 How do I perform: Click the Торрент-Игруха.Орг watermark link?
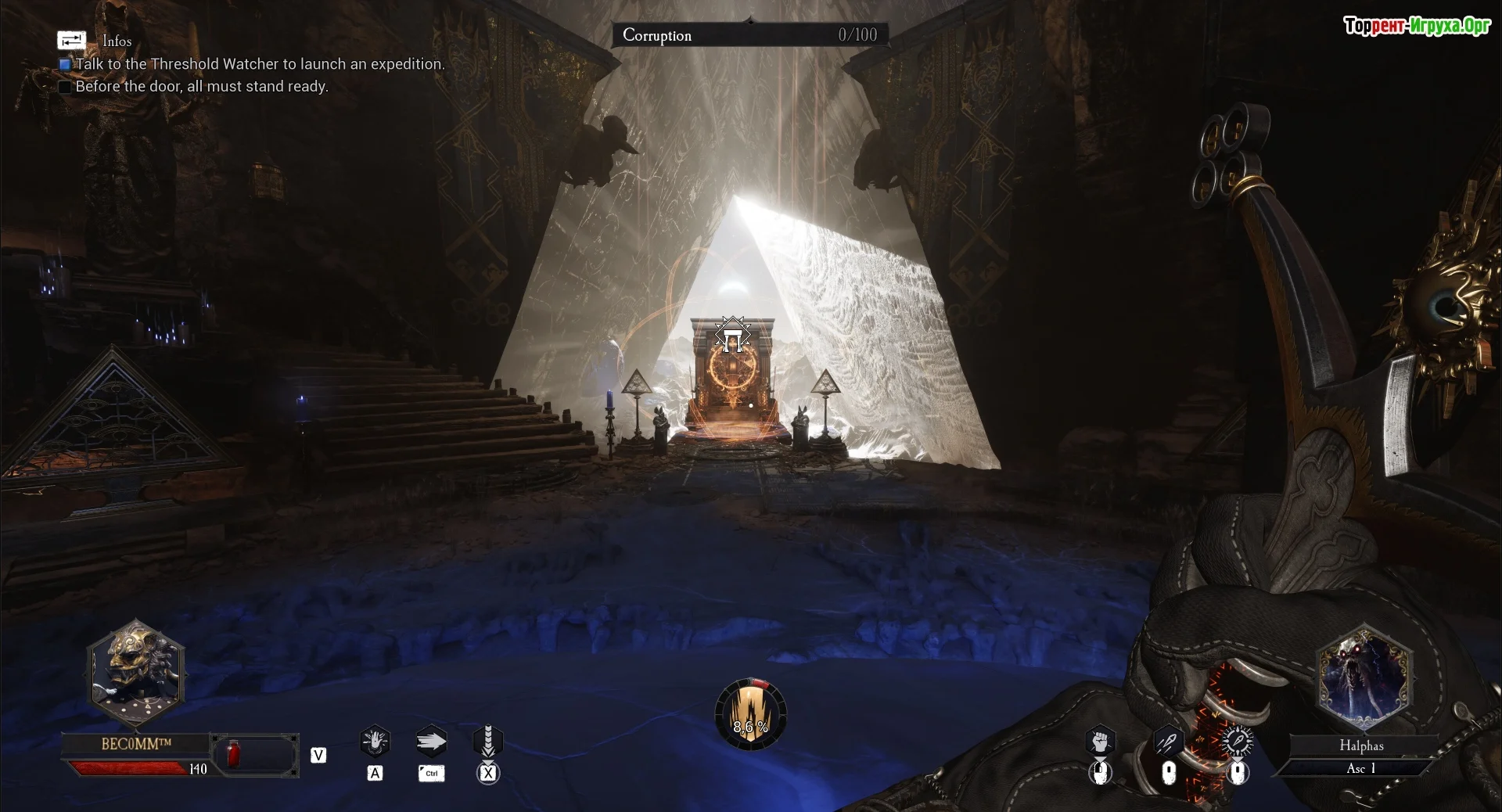1417,26
